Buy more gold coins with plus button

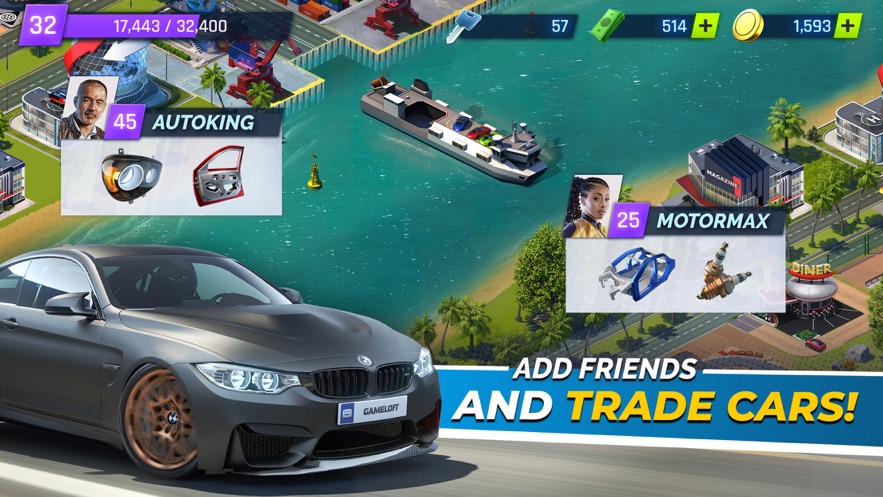pos(848,26)
